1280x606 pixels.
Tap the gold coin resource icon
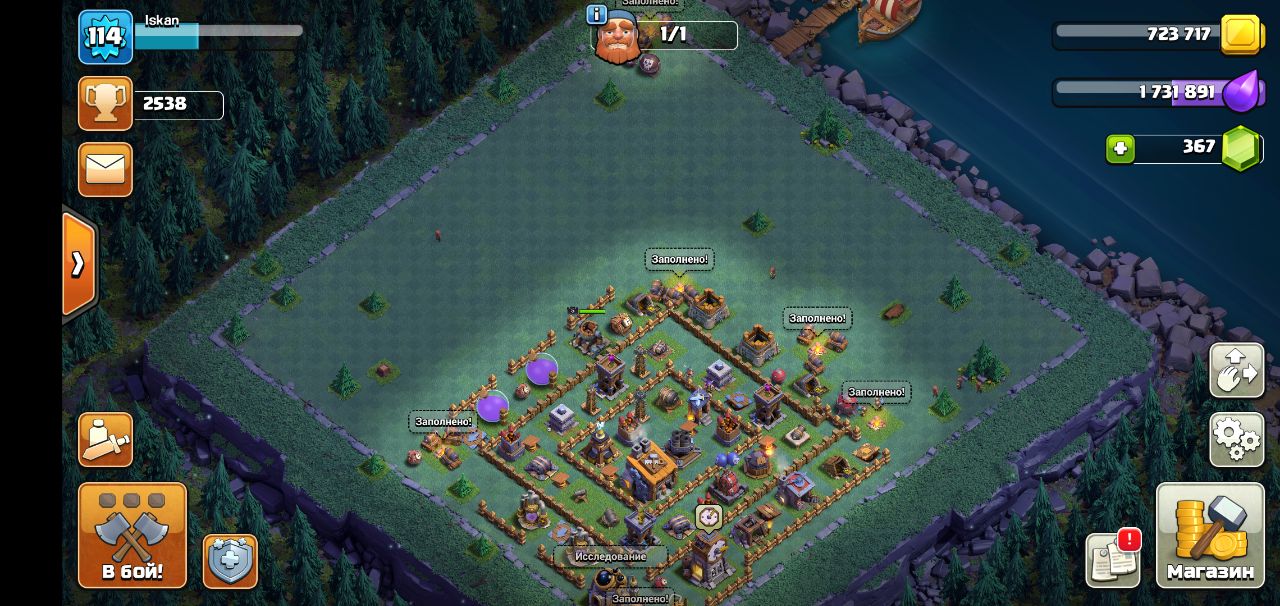[1241, 34]
